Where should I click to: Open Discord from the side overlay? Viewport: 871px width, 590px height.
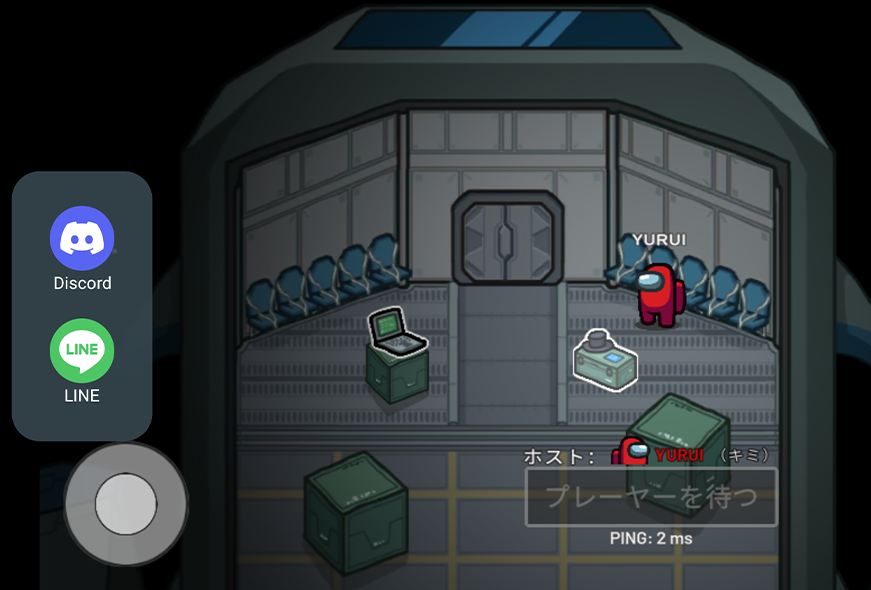tap(82, 239)
